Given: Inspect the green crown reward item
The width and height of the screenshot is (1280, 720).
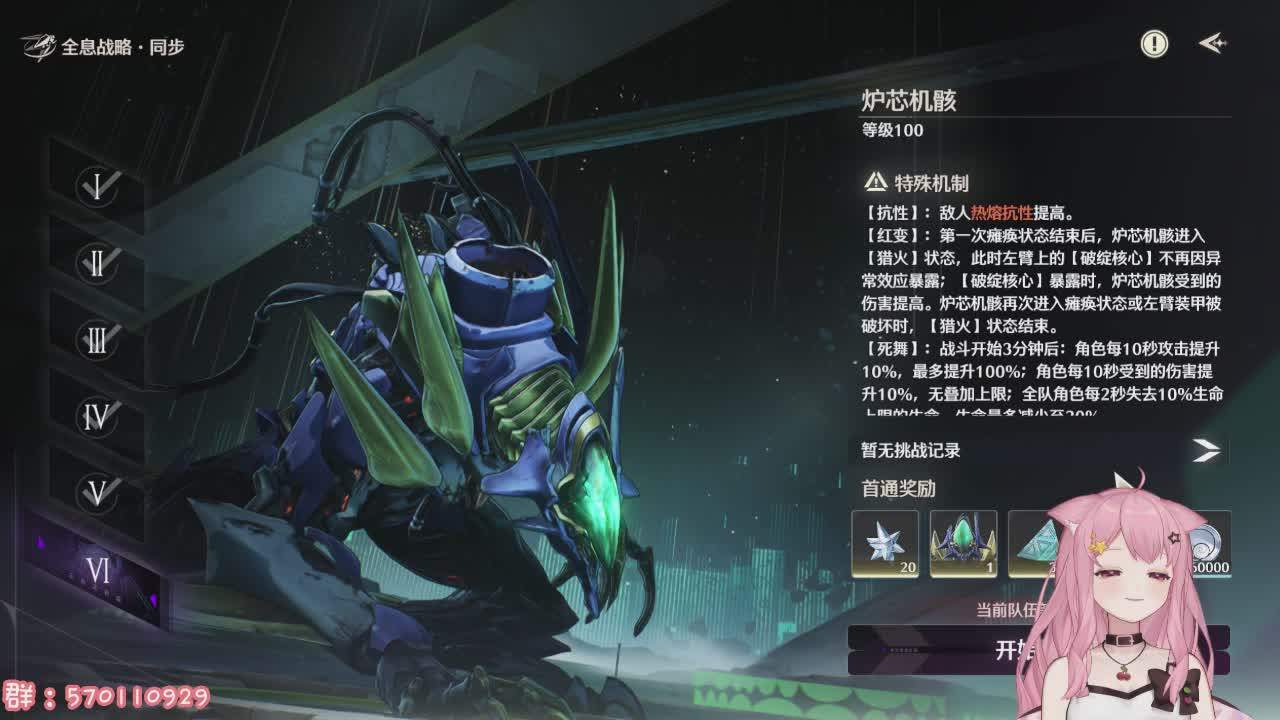Looking at the screenshot, I should [x=963, y=543].
